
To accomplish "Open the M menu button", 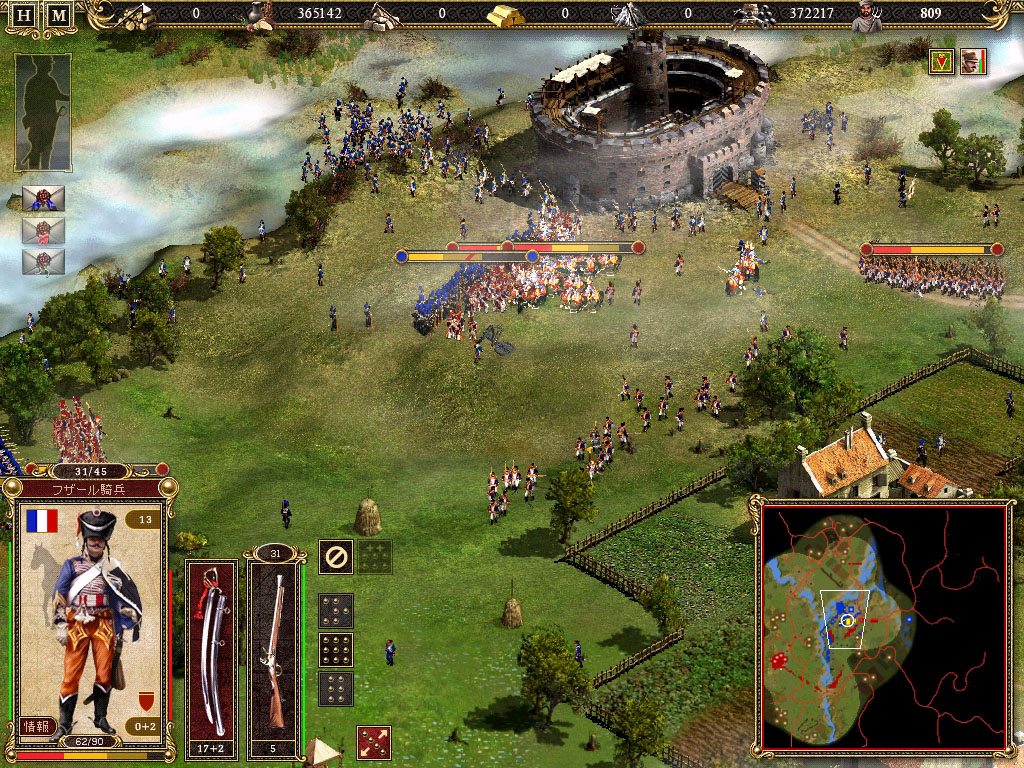I will point(60,16).
